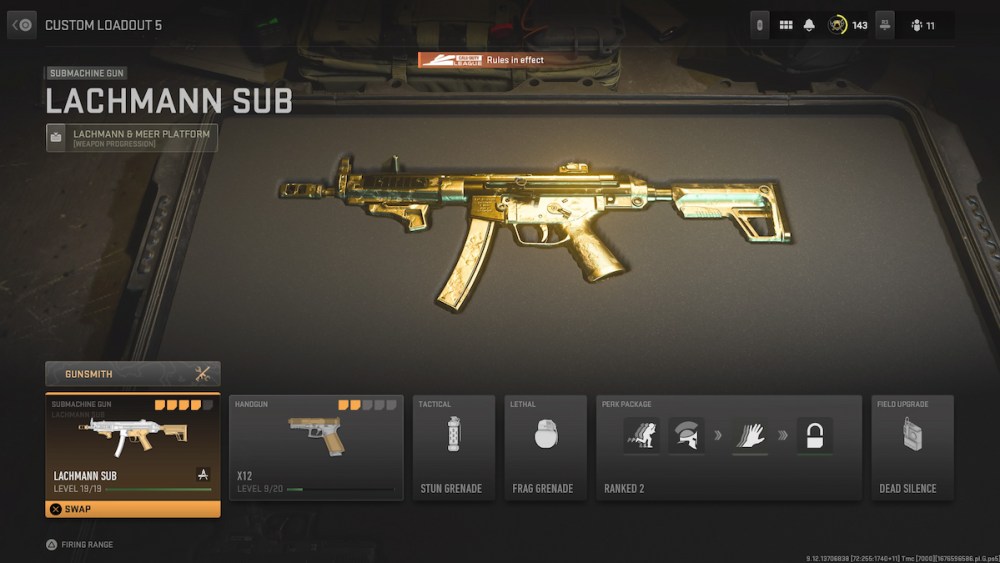Image resolution: width=1000 pixels, height=563 pixels.
Task: Edit the Ranked 2 perk package
Action: pyautogui.click(x=728, y=447)
